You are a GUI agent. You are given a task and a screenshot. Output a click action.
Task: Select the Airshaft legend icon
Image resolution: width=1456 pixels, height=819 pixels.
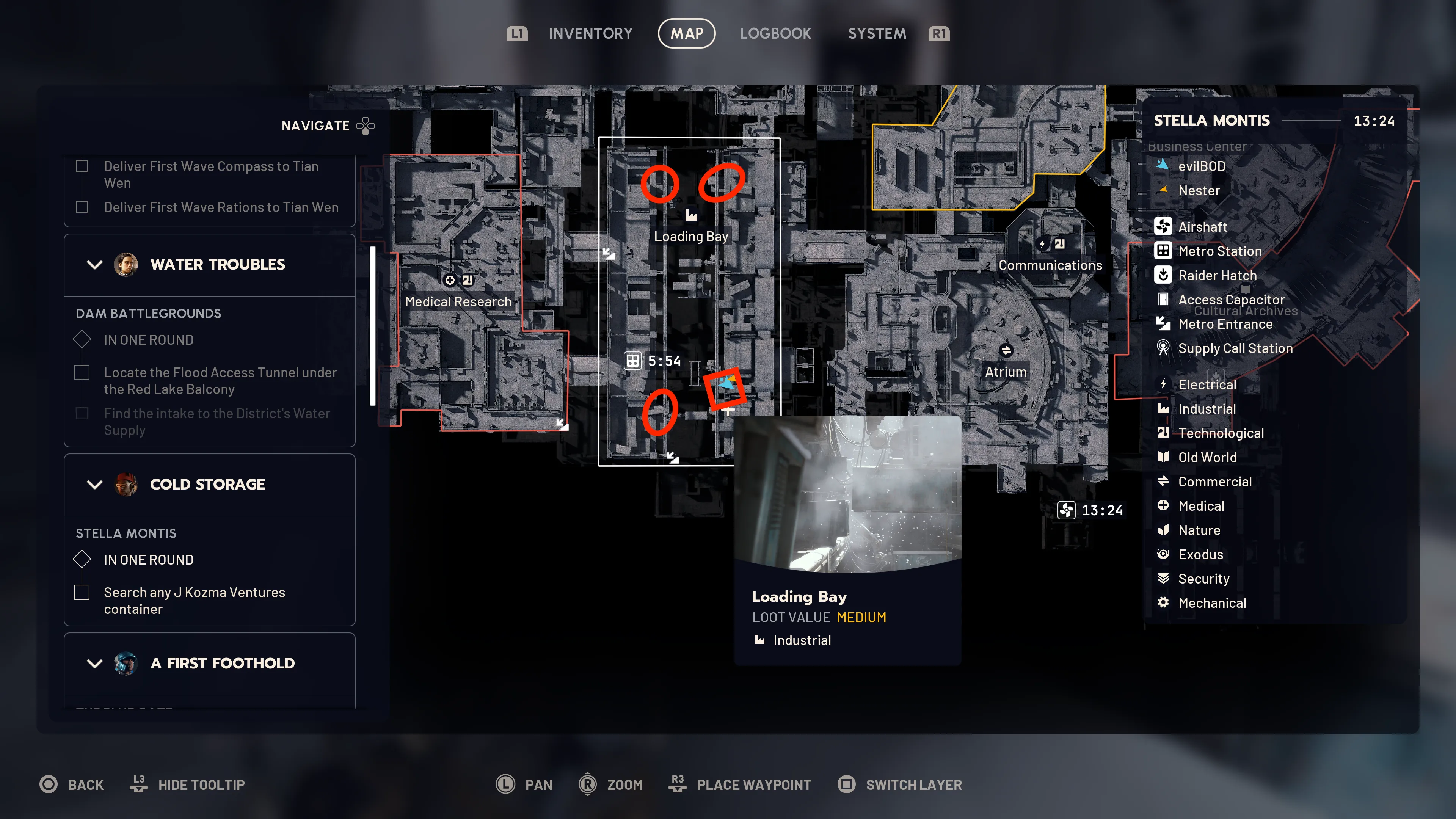1164,226
